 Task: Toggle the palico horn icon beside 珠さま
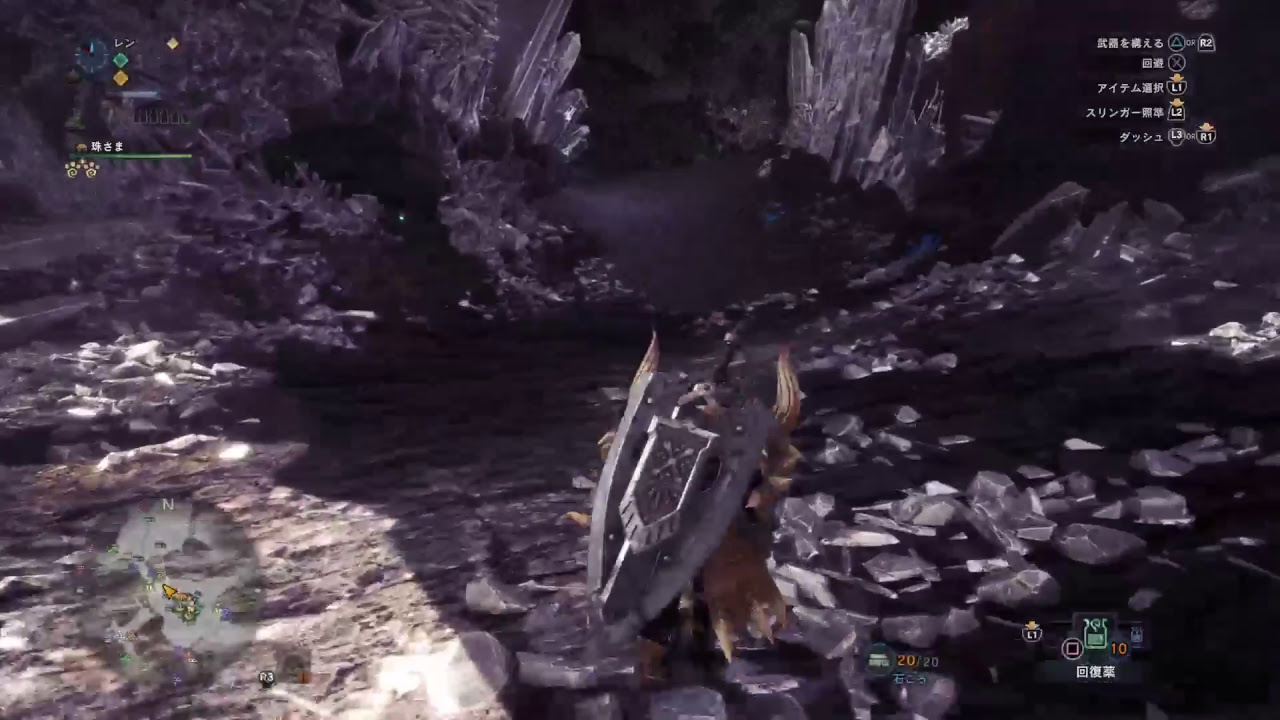(81, 147)
